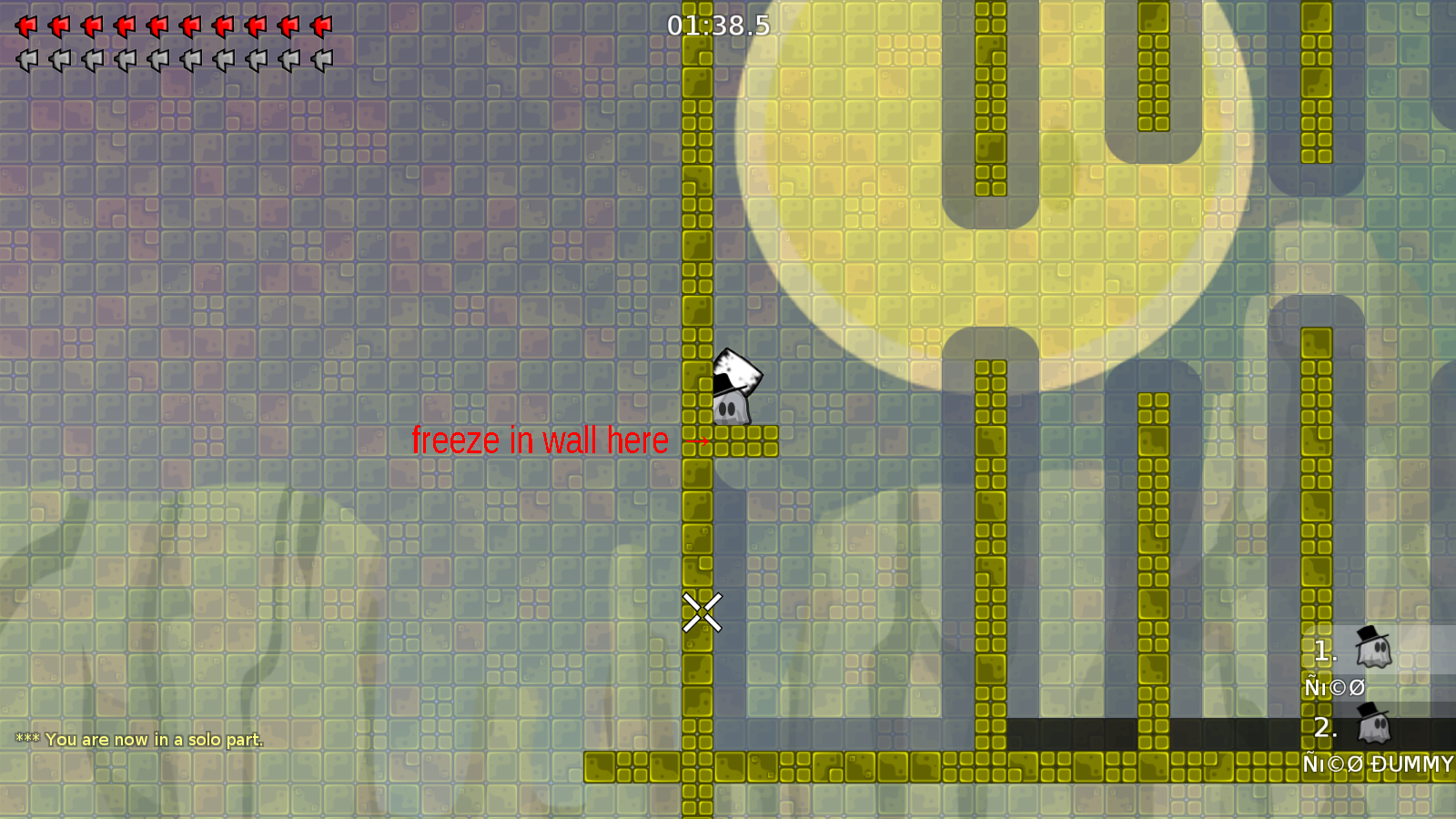Image resolution: width=1456 pixels, height=819 pixels.
Task: Click the crosshair in the game view
Action: [701, 612]
